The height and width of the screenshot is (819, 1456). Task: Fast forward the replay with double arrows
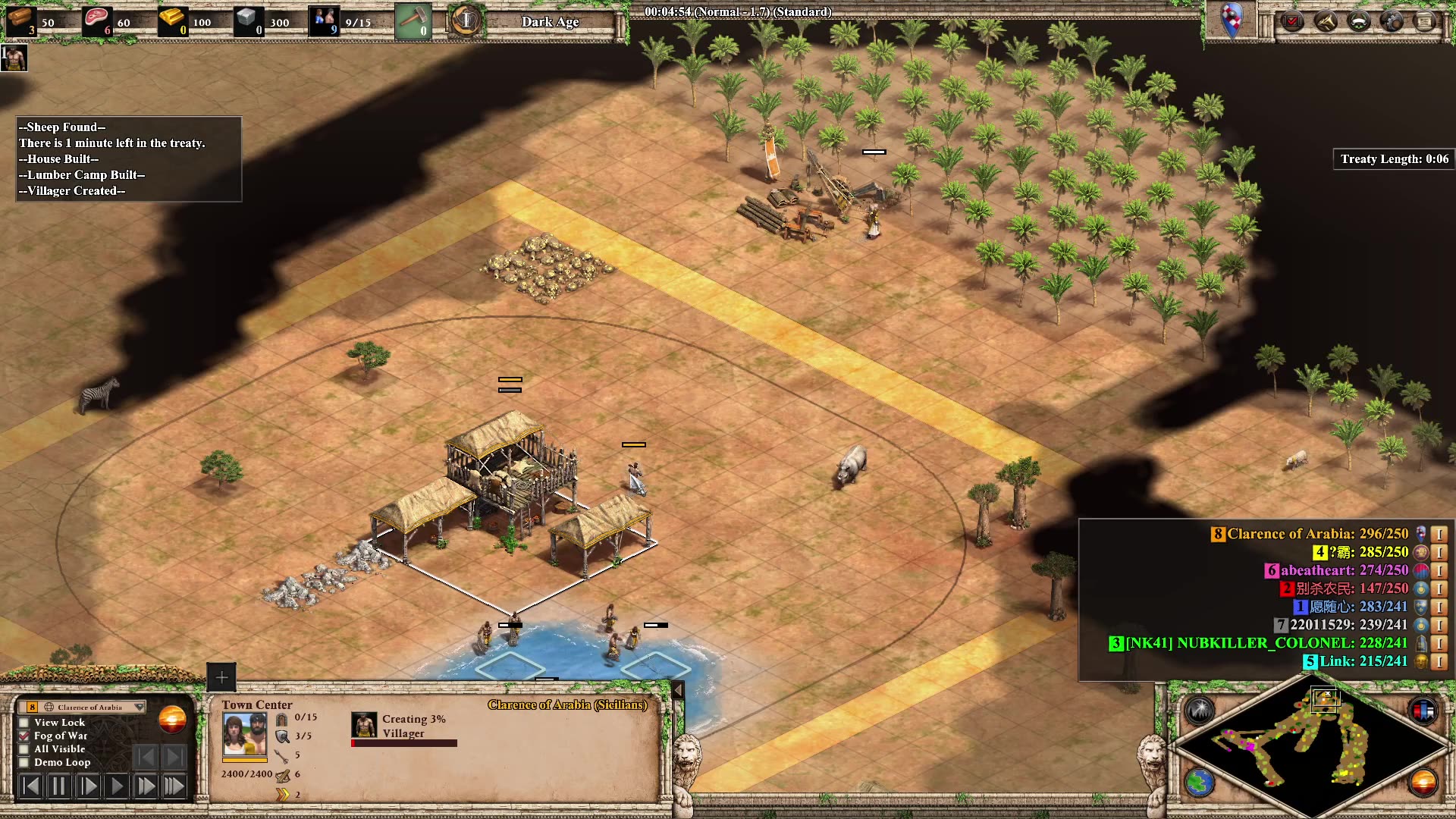[x=145, y=786]
